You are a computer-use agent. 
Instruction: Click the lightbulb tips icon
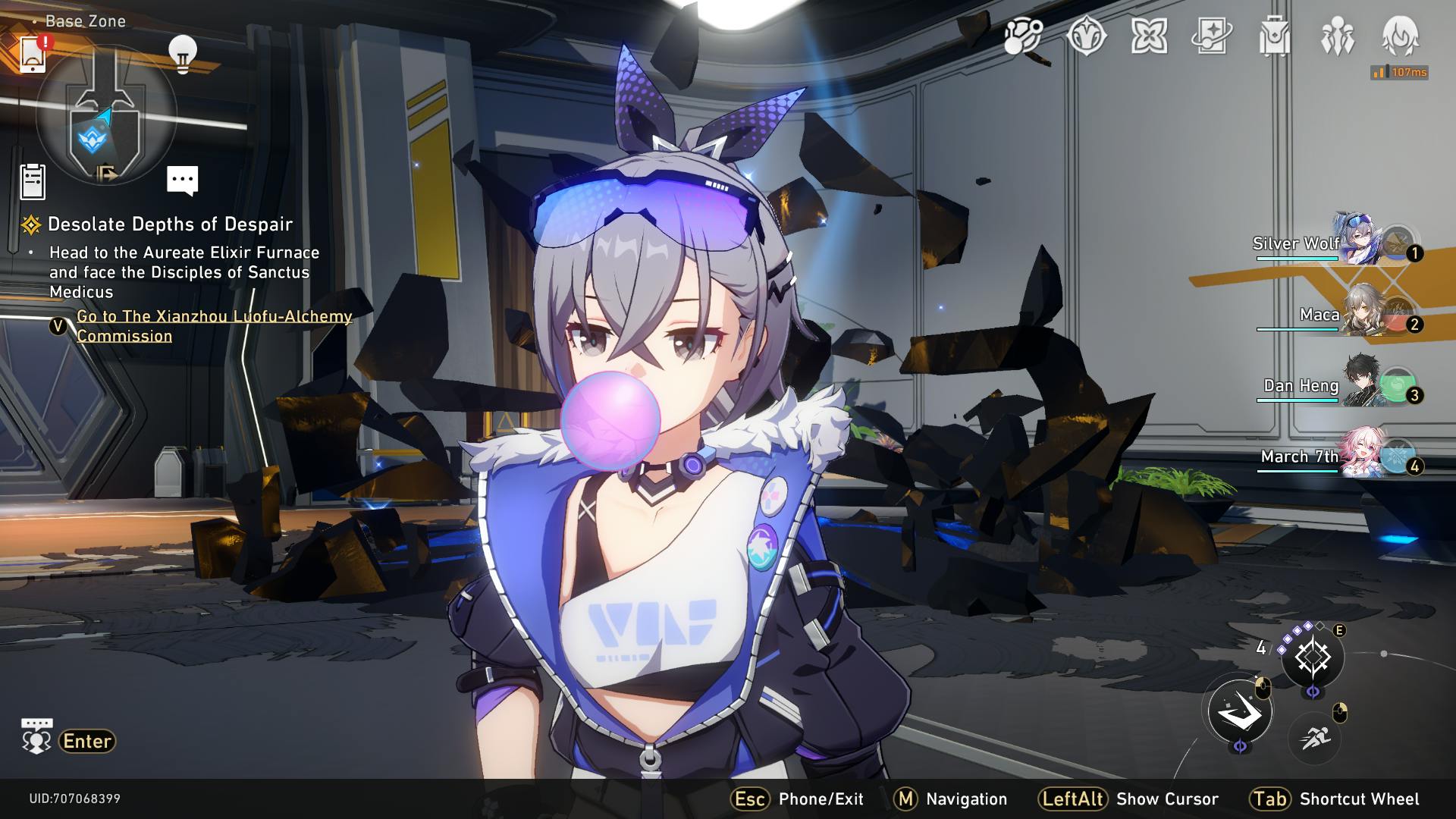(182, 54)
